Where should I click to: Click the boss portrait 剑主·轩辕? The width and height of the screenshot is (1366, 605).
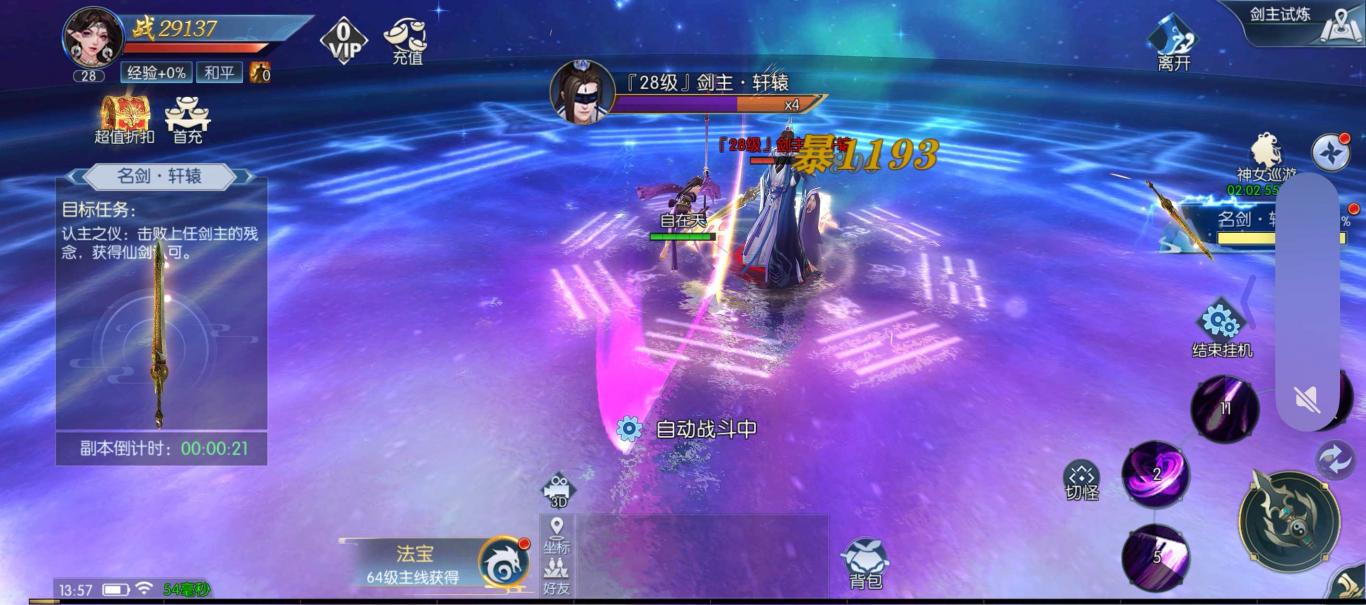click(582, 92)
